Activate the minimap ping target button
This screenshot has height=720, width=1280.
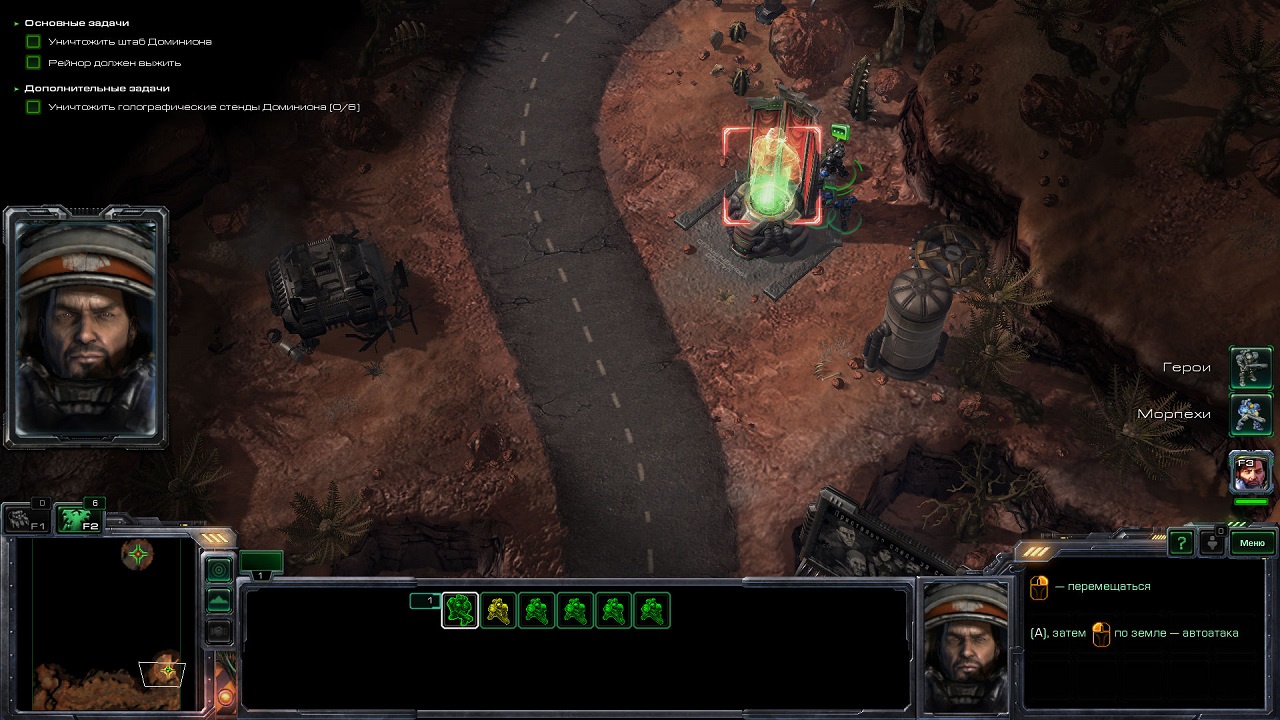coord(219,570)
